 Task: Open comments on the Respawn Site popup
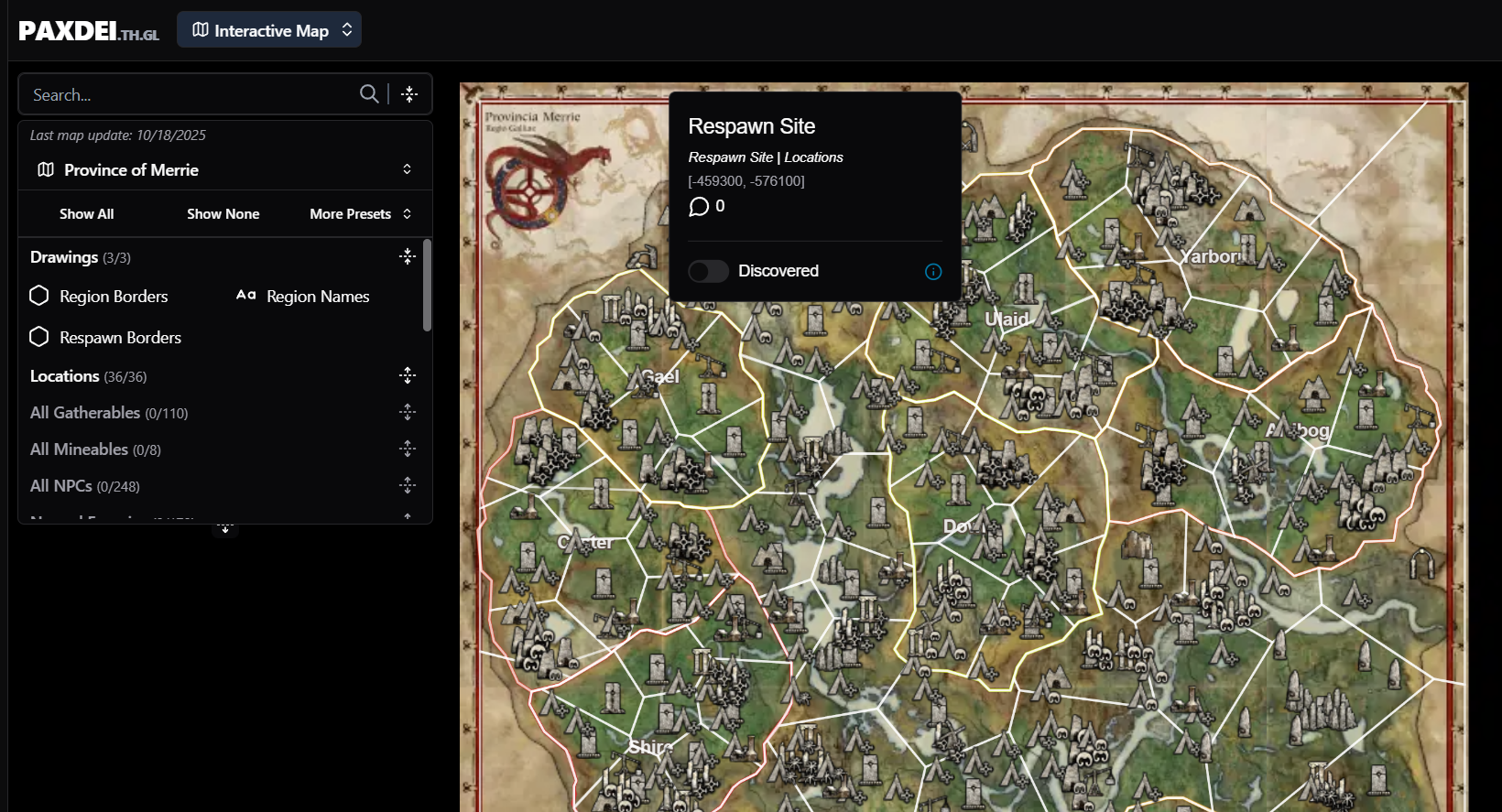click(x=706, y=207)
